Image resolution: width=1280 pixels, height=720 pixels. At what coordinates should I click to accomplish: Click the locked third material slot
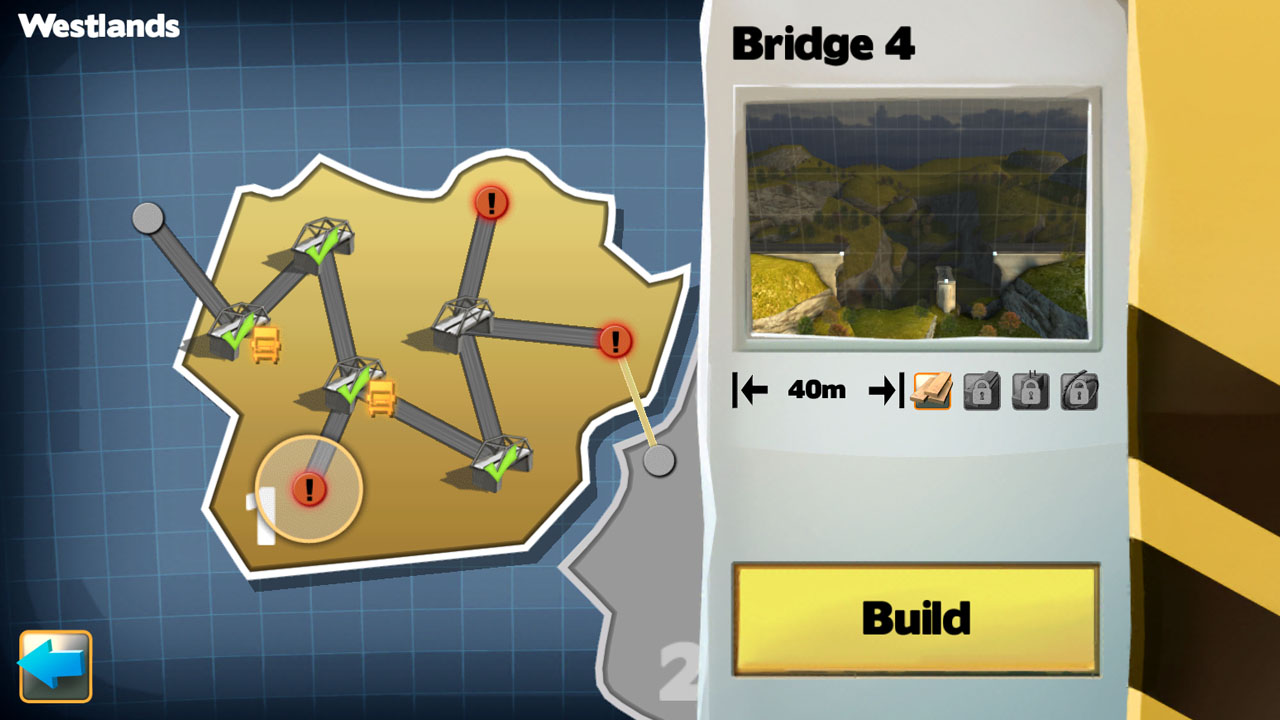click(1031, 392)
